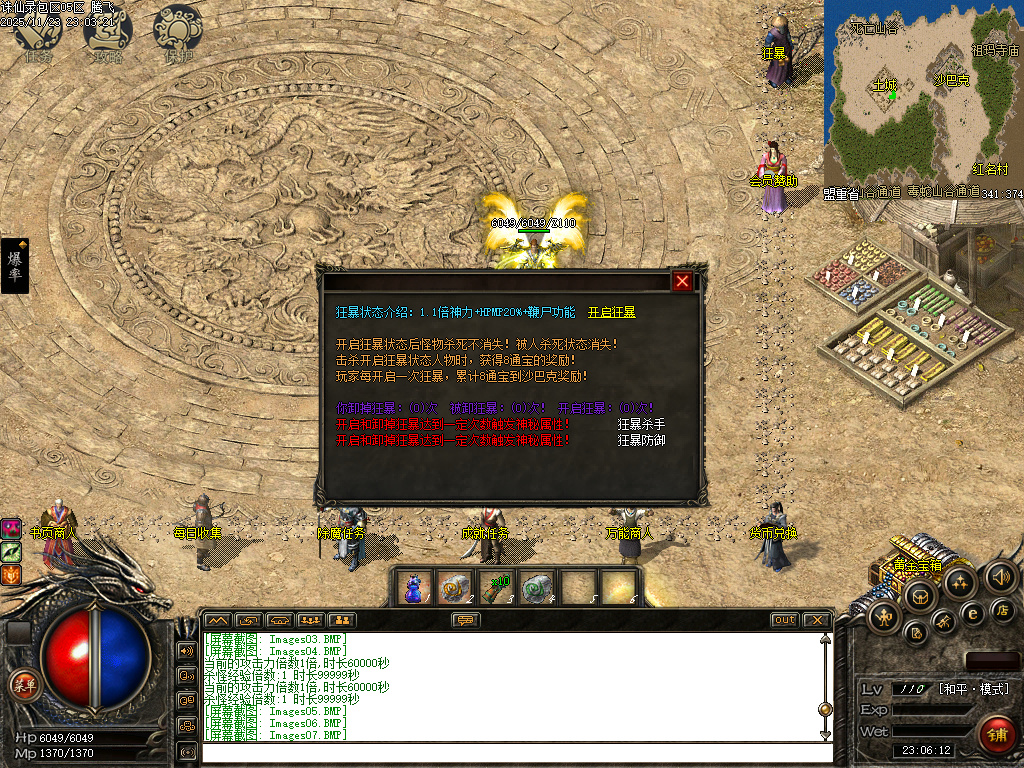
Task: Toggle sound with the round speaker button
Action: [x=1001, y=576]
